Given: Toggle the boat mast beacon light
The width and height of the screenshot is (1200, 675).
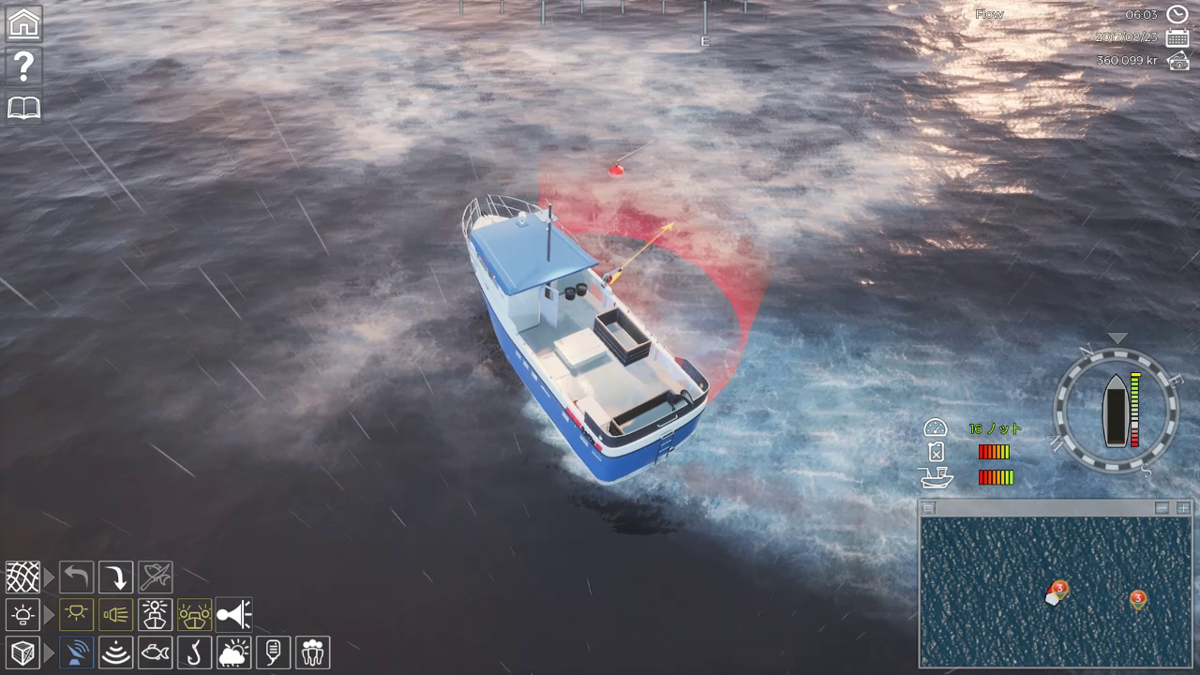Looking at the screenshot, I should [x=155, y=614].
